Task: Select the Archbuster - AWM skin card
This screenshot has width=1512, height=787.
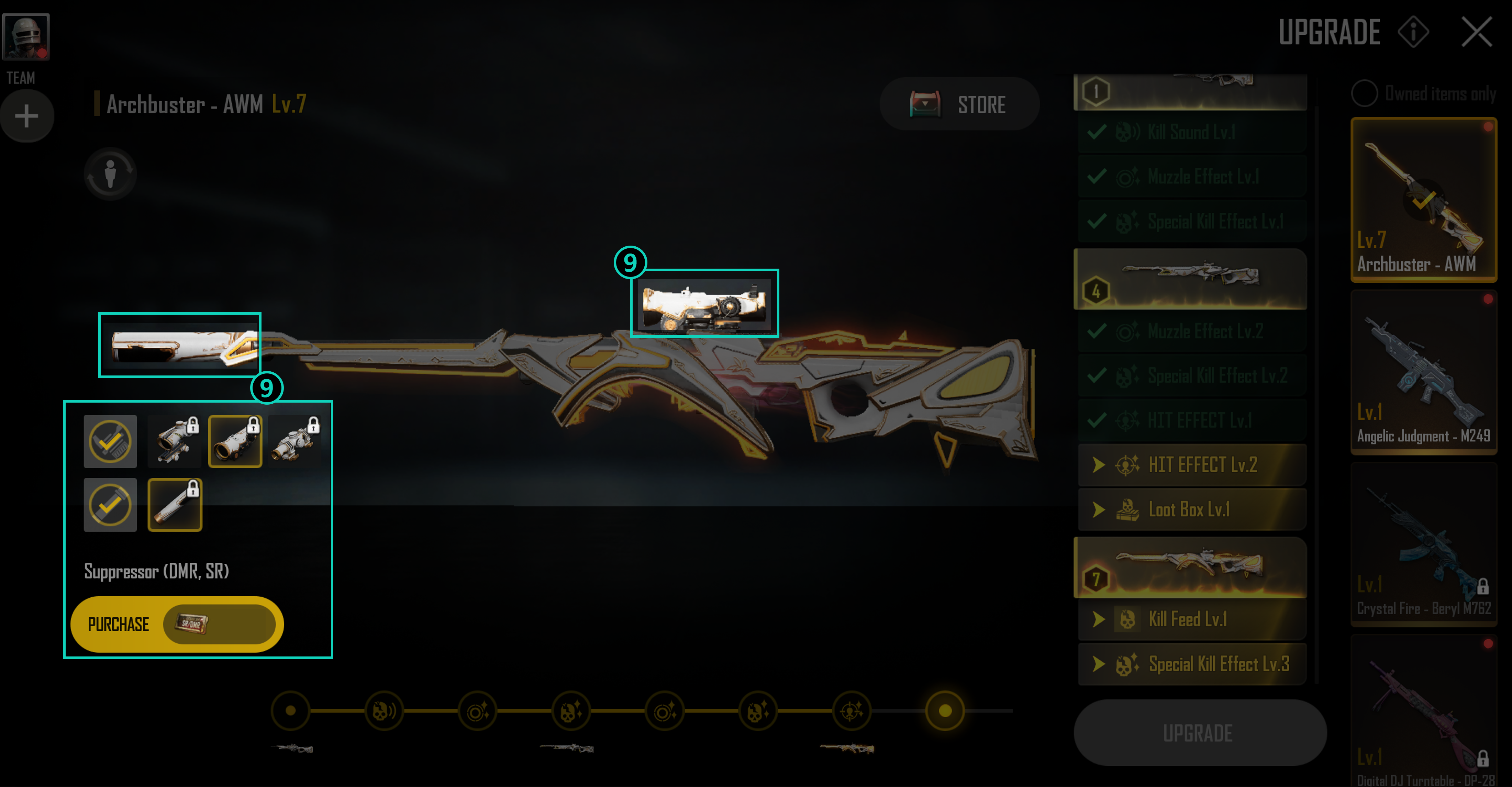Action: 1423,200
